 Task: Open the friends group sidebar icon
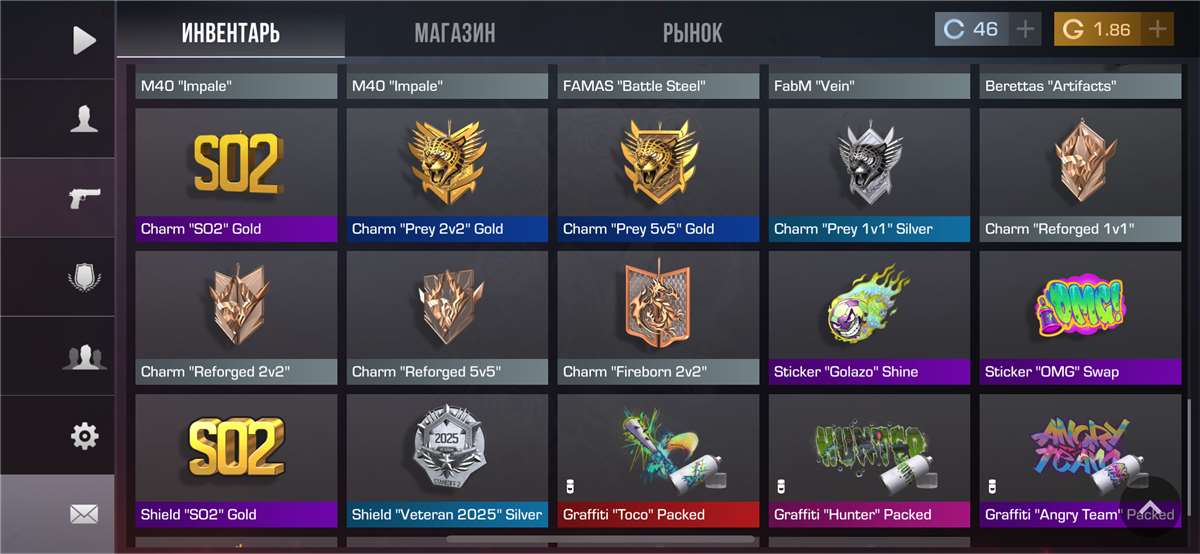84,356
